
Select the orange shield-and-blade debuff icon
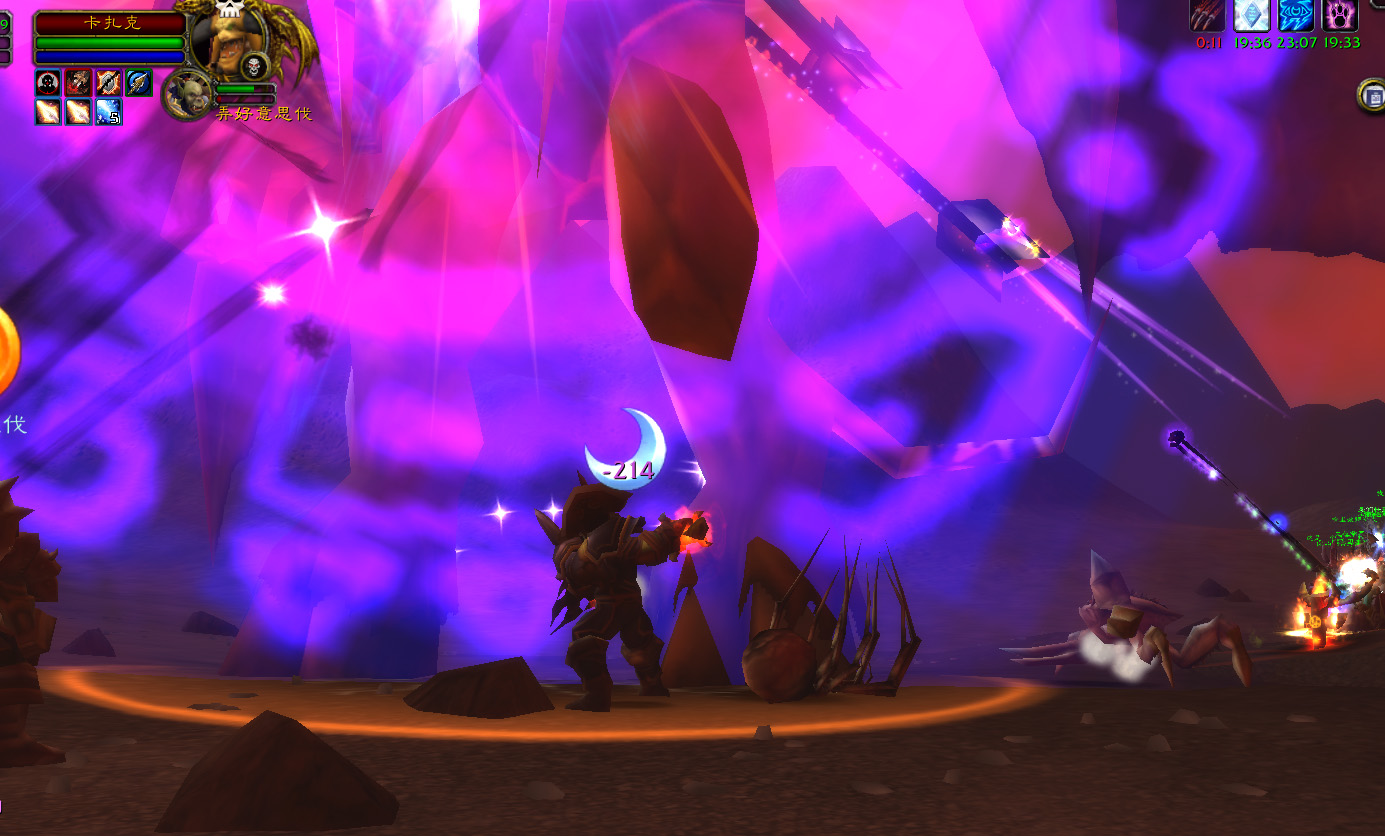109,83
